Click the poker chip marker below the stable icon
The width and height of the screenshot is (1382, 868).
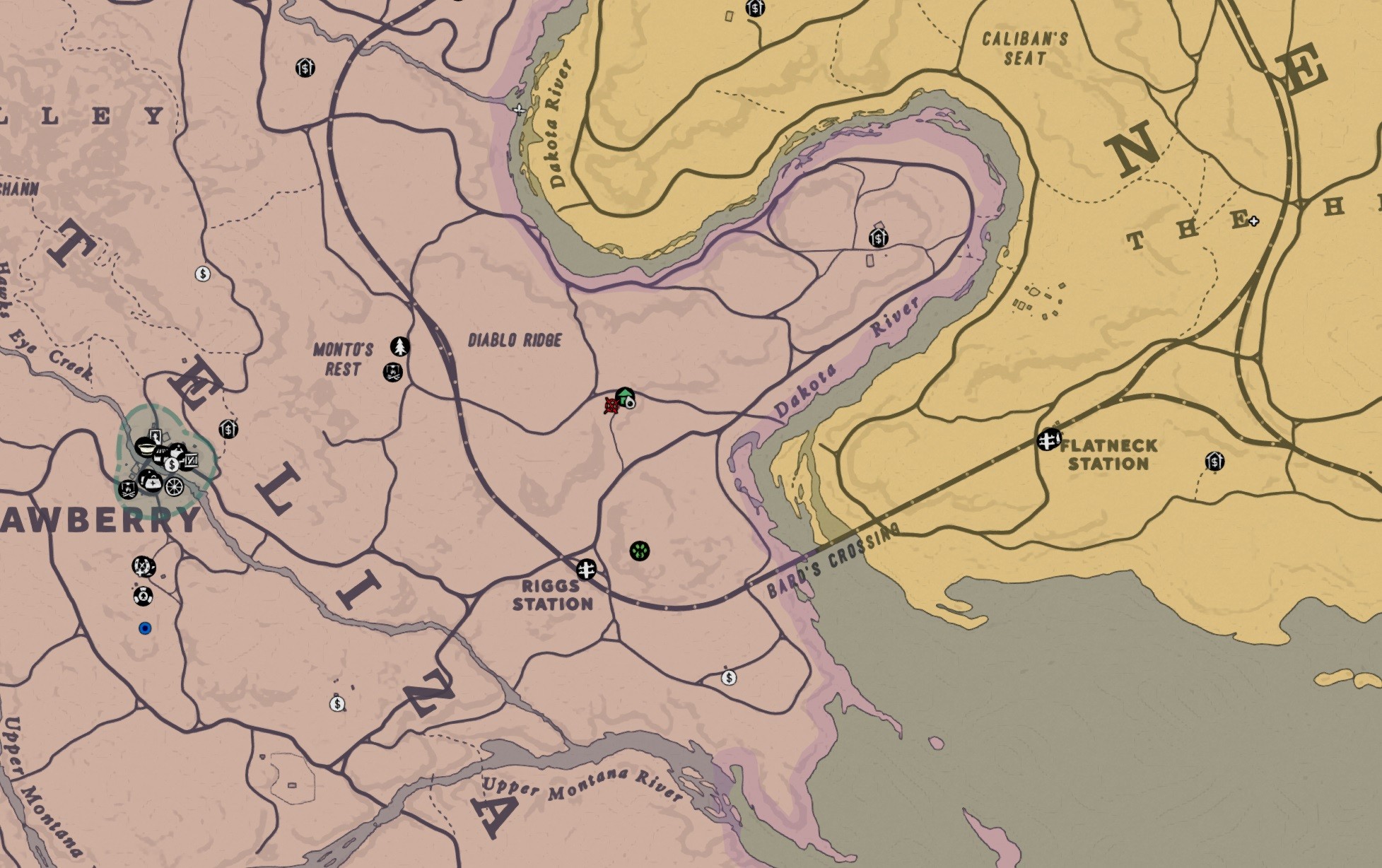(x=144, y=597)
